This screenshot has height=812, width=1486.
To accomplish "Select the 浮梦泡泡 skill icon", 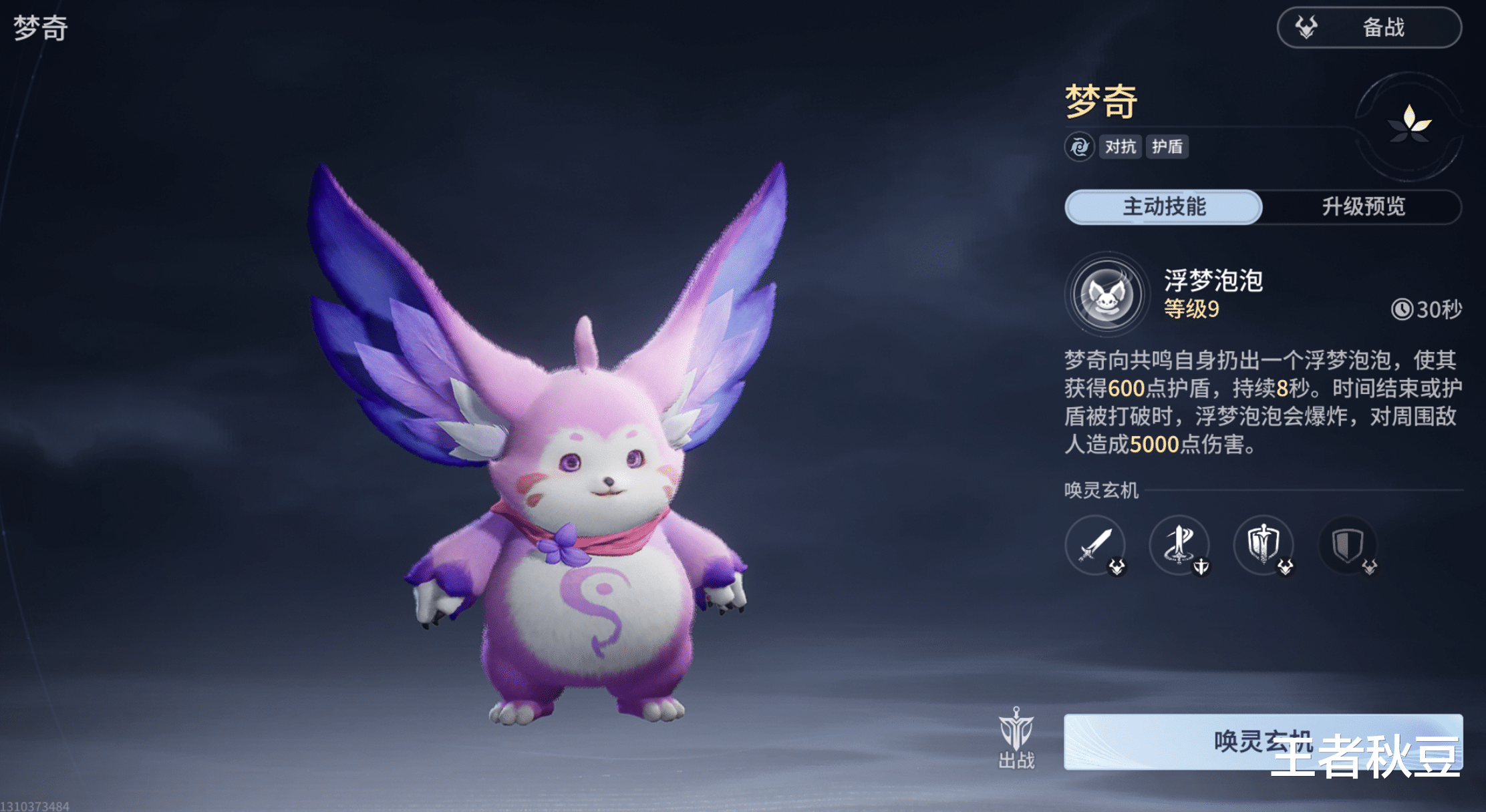I will click(1106, 294).
